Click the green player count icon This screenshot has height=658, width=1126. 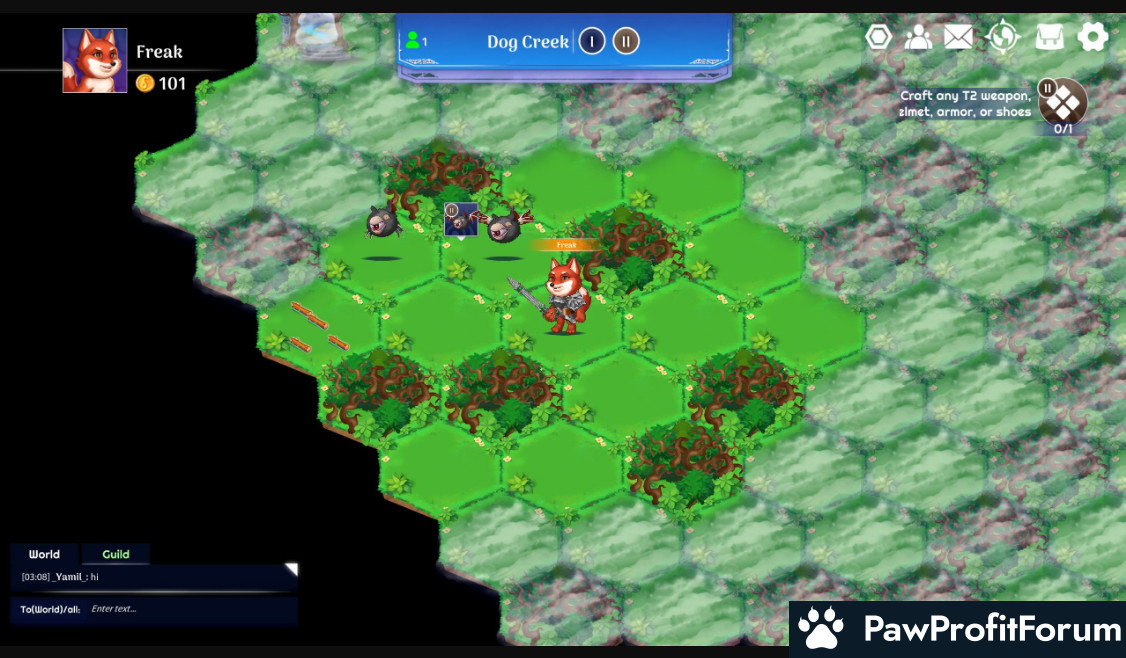tap(412, 41)
